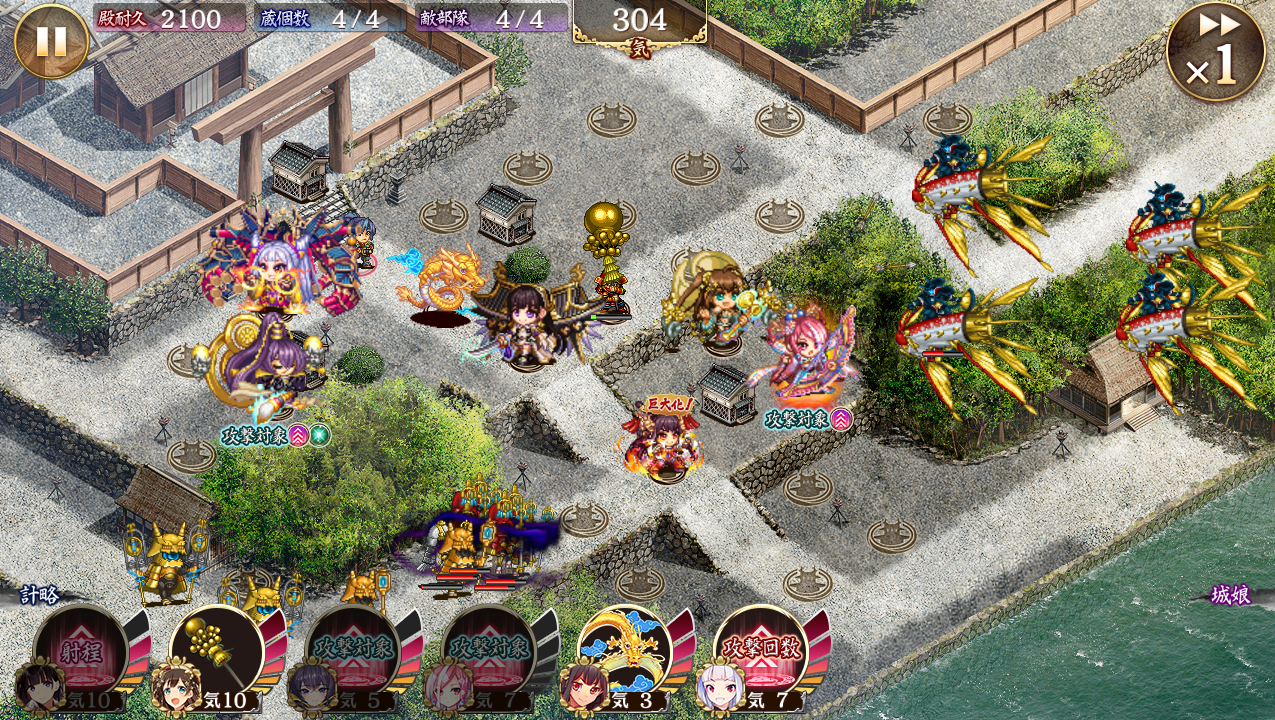Select the 計略 stratagem tab
The image size is (1275, 720).
pos(40,595)
